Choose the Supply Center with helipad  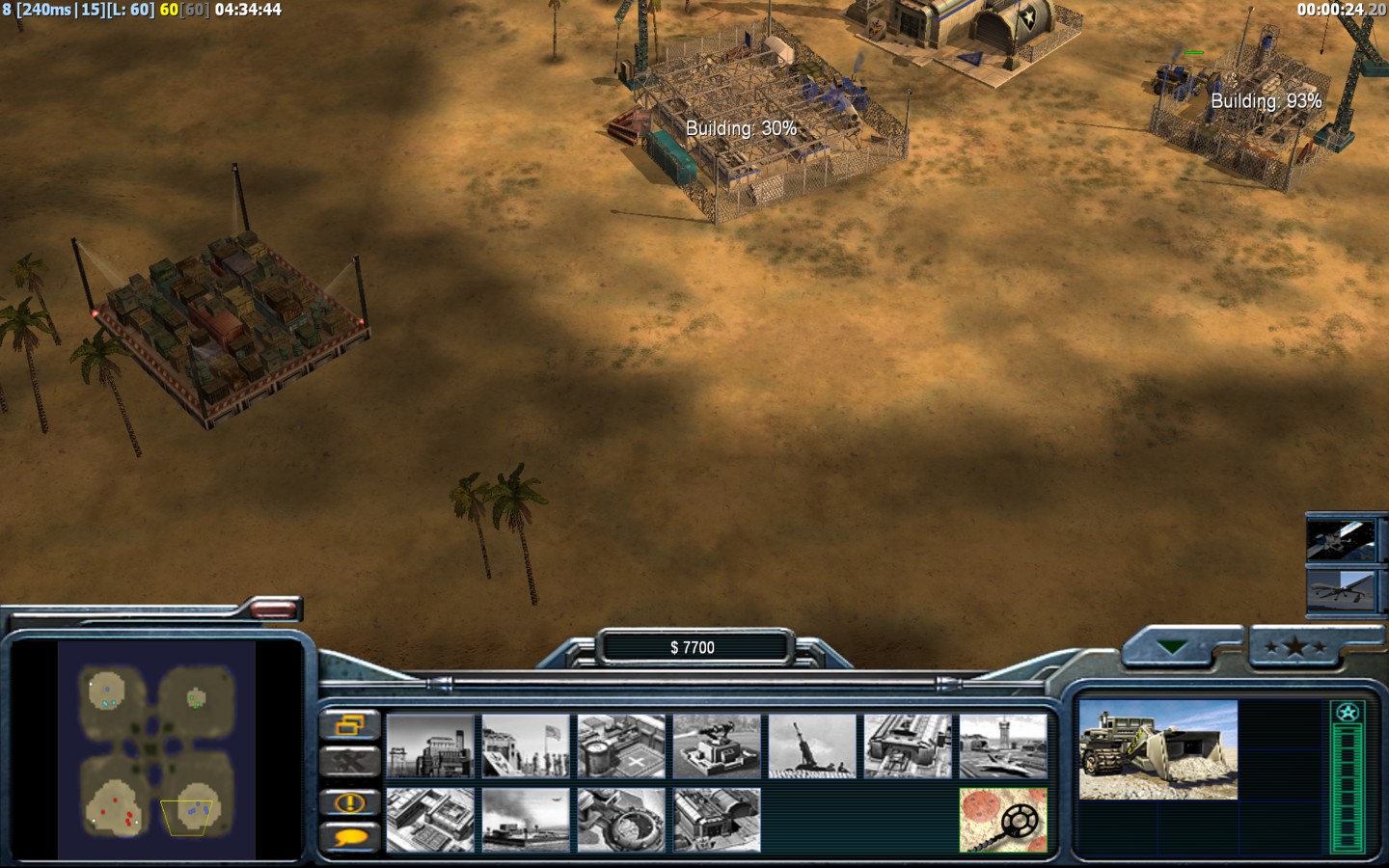click(x=621, y=746)
